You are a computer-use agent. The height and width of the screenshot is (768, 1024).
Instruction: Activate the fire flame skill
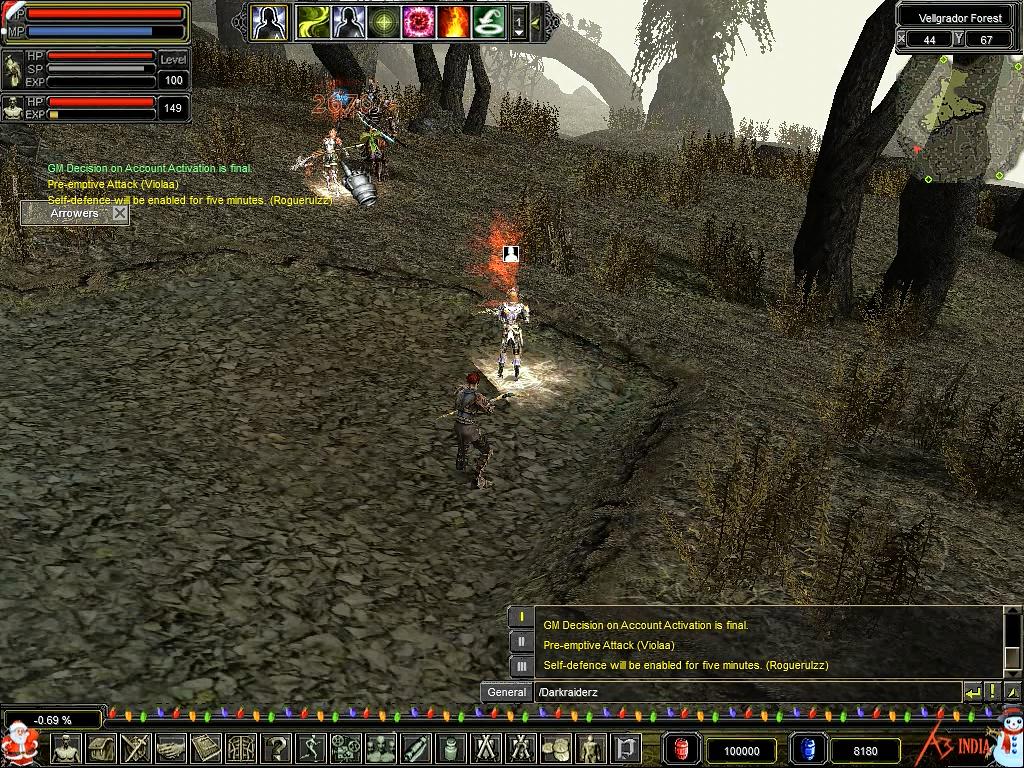coord(453,22)
